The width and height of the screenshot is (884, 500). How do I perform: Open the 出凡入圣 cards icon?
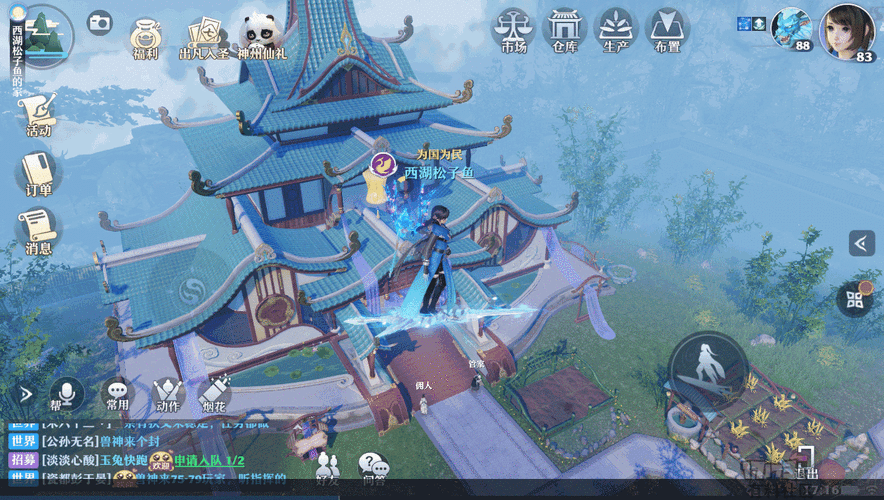tap(203, 36)
